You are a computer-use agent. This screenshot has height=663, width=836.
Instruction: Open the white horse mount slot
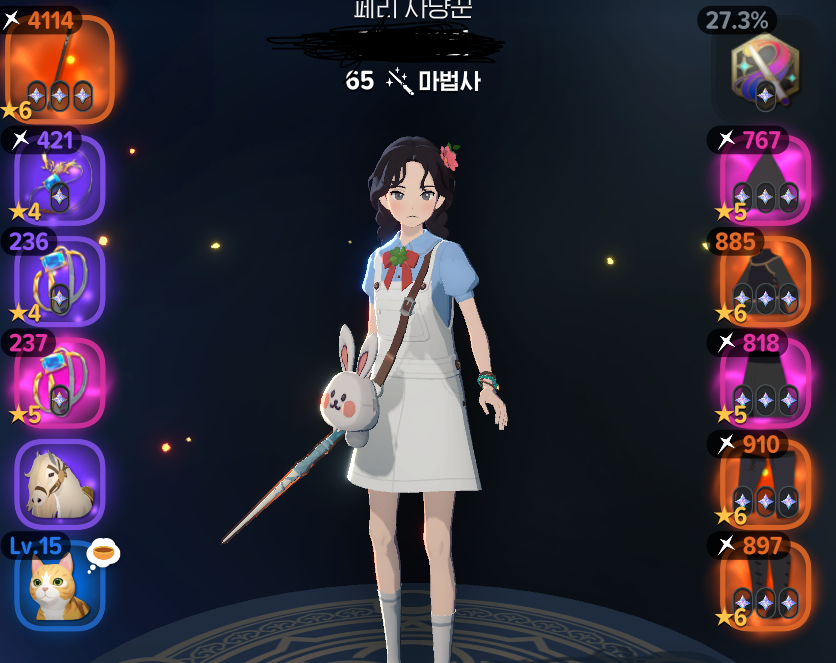(59, 485)
